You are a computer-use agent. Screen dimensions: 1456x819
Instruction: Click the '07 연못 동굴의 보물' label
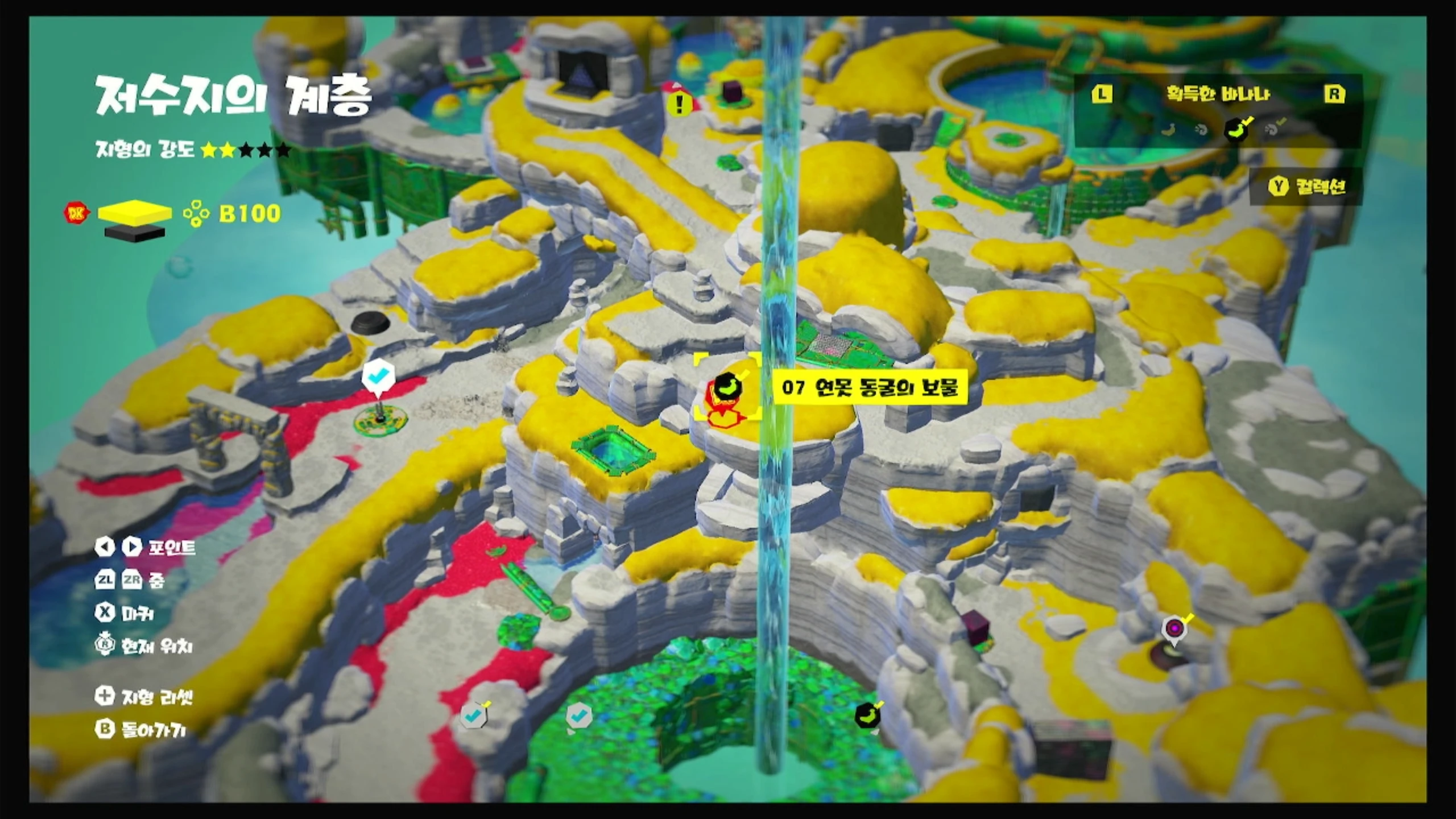click(870, 388)
